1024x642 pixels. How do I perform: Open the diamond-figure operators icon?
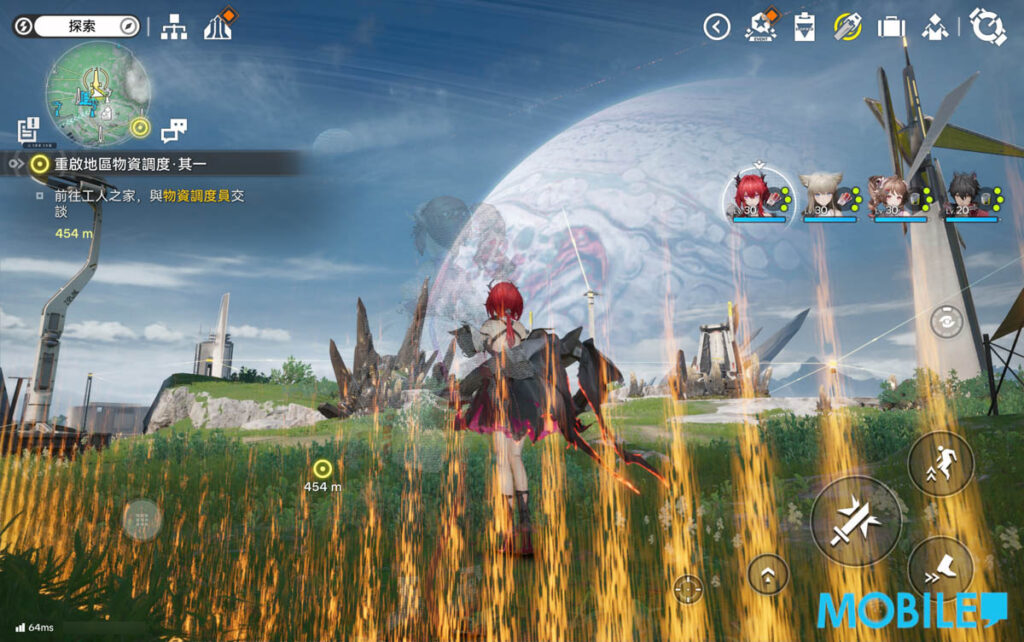pyautogui.click(x=935, y=27)
